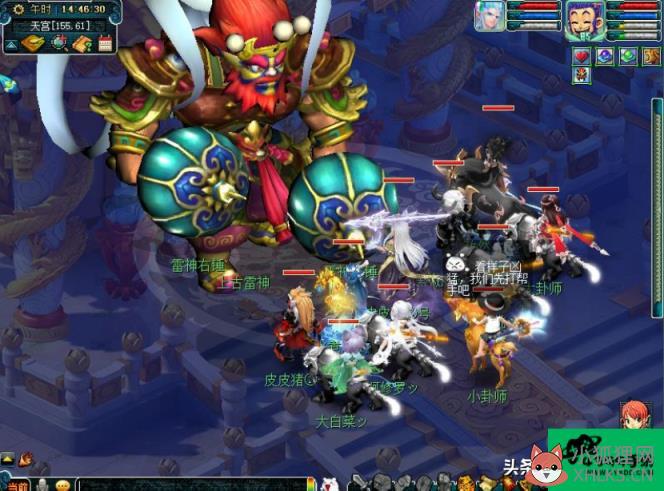Collapse the panel with the blue triangle arrow

coord(9,44)
